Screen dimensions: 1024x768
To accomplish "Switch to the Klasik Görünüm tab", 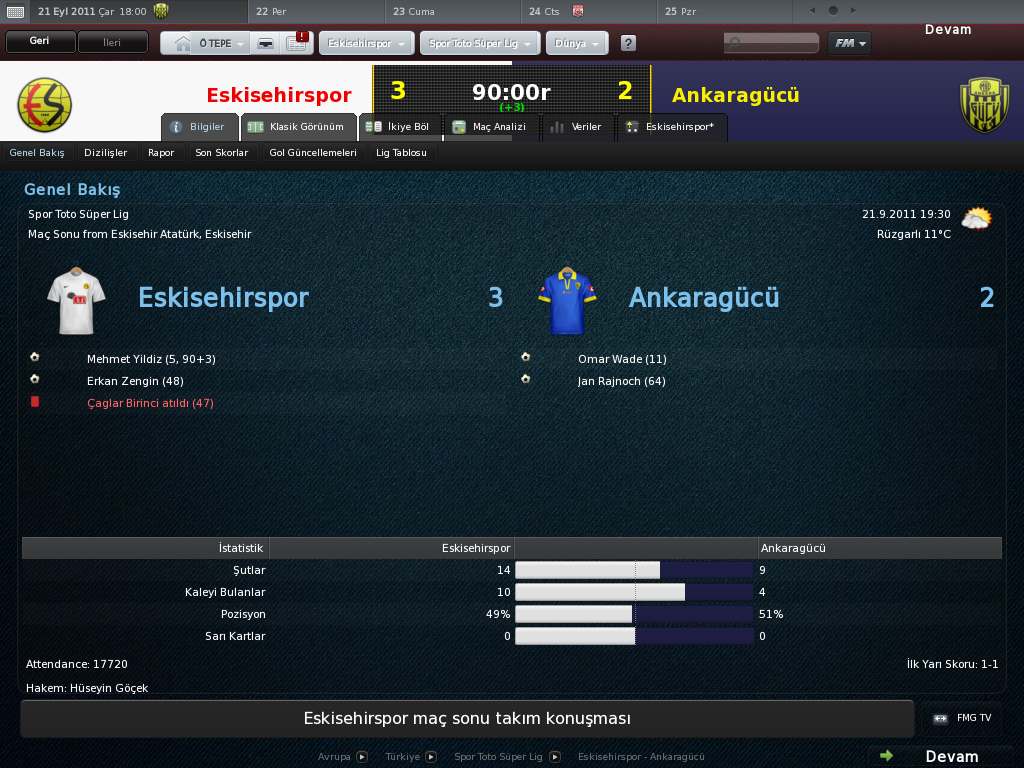I will 299,127.
